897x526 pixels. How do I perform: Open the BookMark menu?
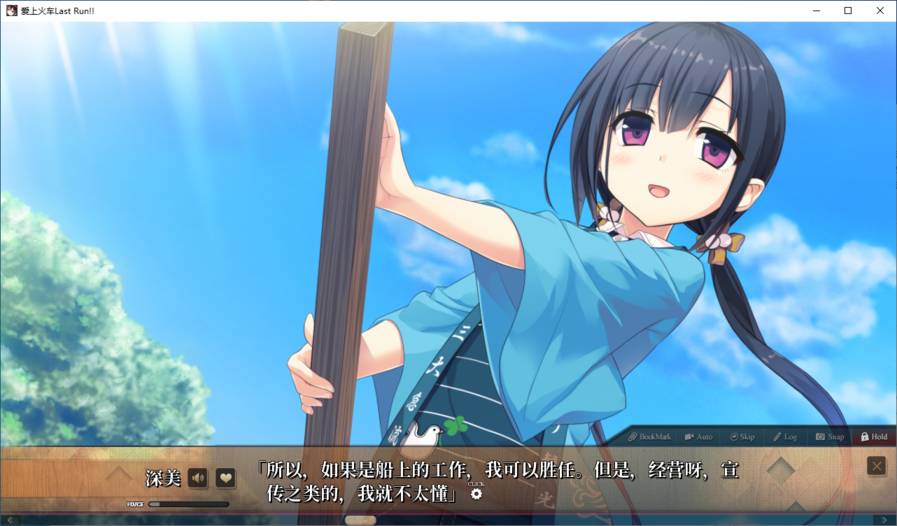pyautogui.click(x=651, y=437)
